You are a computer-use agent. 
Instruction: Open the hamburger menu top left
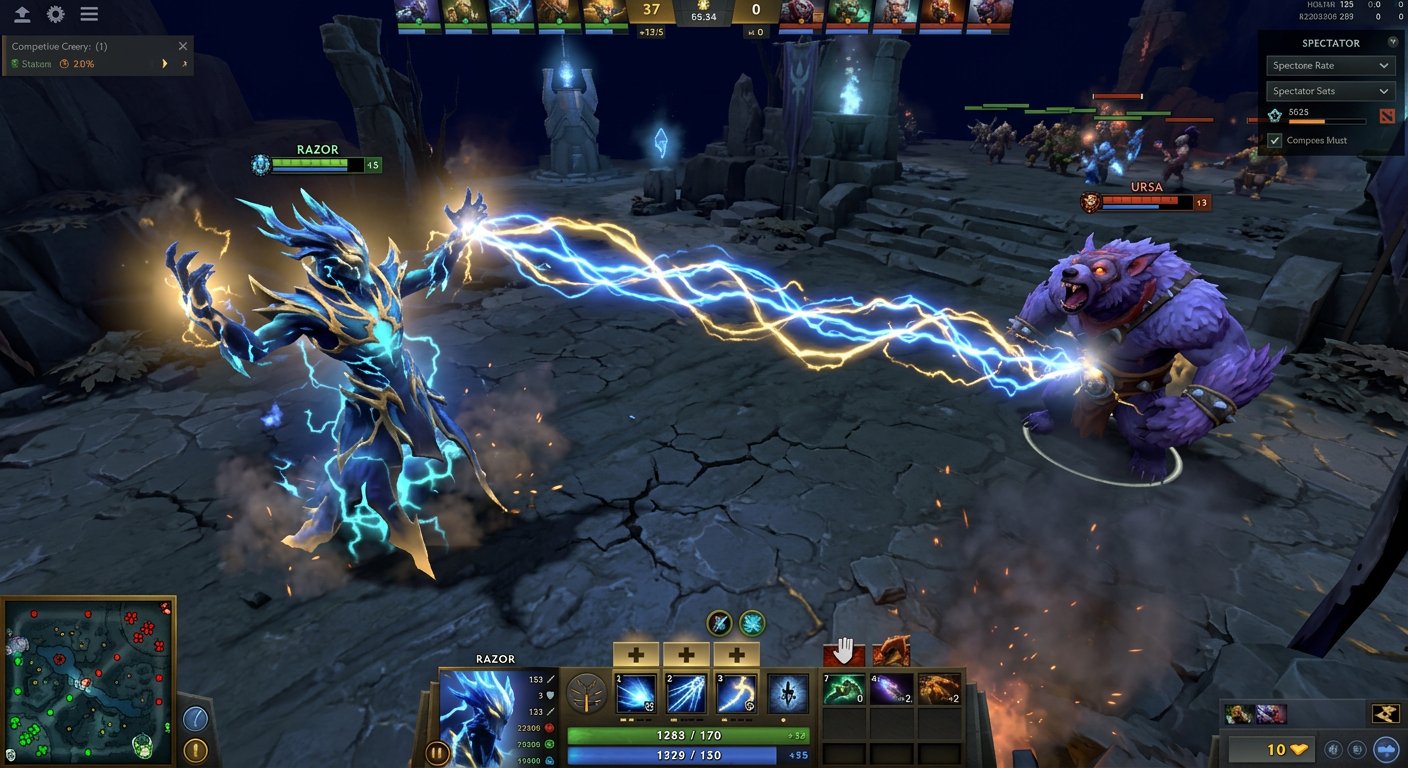(88, 14)
